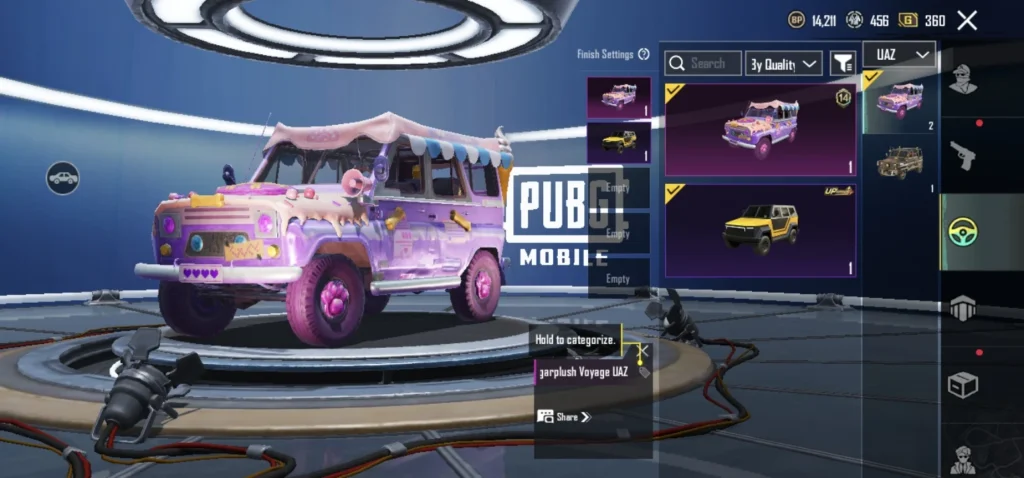Switch to the weapons pistol tab

point(962,155)
